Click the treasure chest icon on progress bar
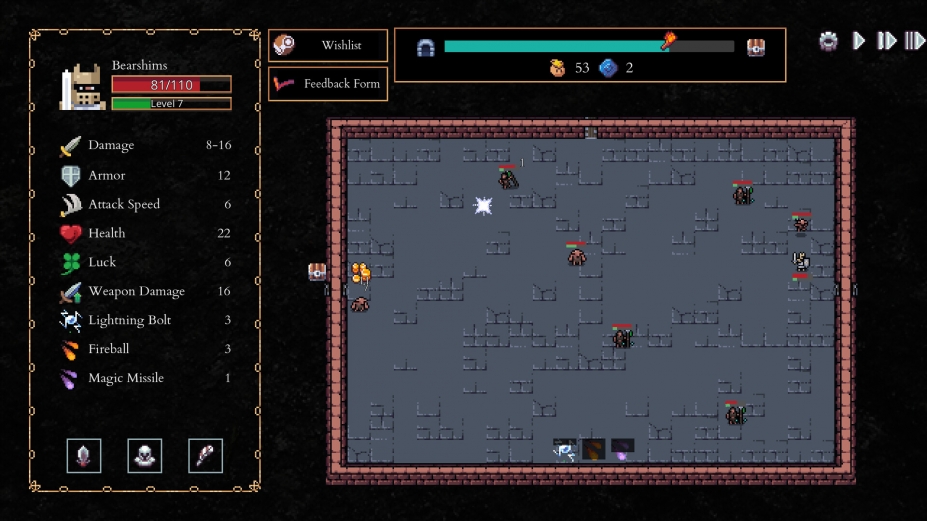The width and height of the screenshot is (927, 521). coord(756,46)
